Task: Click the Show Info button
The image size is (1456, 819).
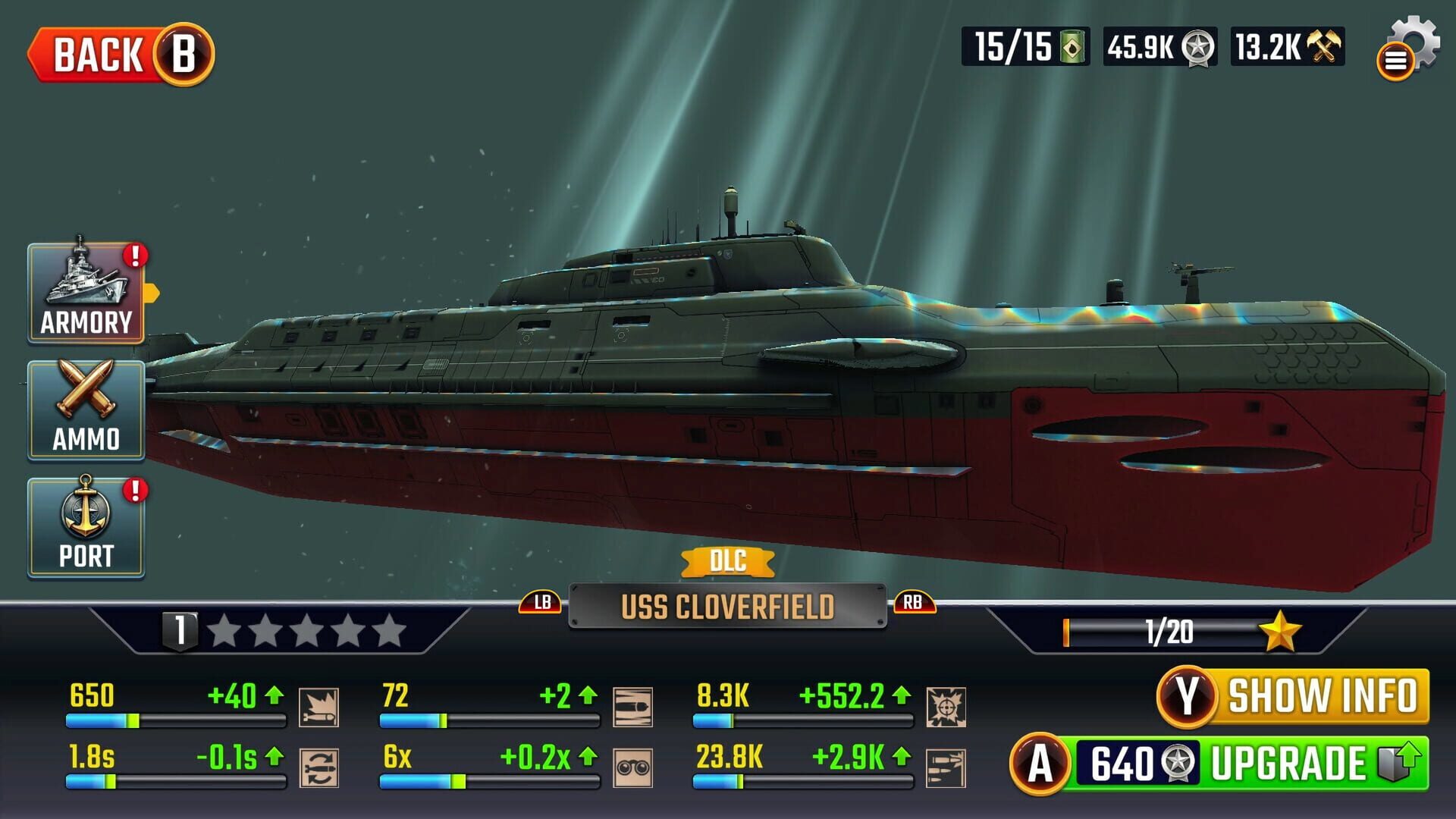Action: [1289, 692]
